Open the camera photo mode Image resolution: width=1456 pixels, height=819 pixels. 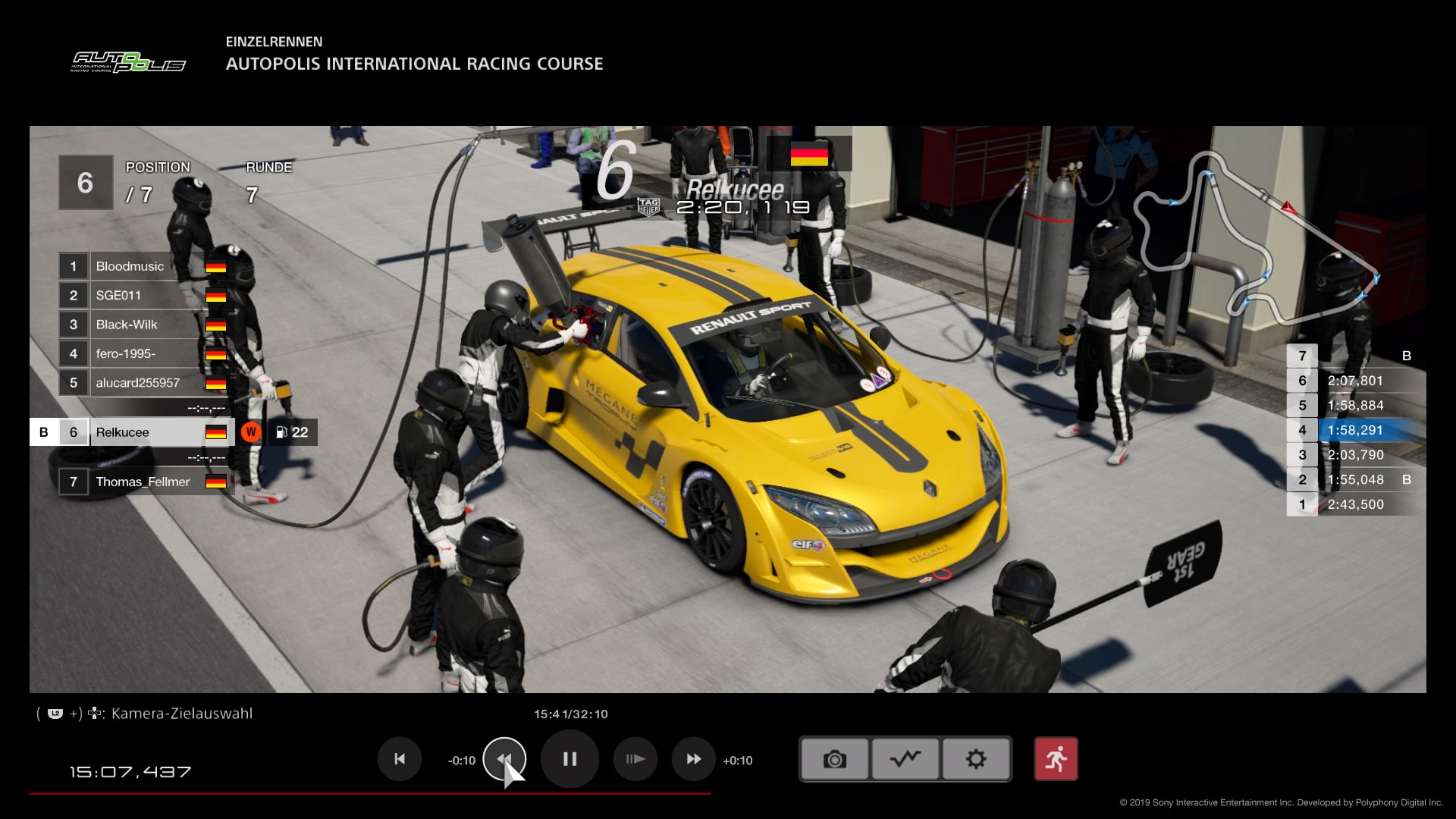[x=834, y=759]
